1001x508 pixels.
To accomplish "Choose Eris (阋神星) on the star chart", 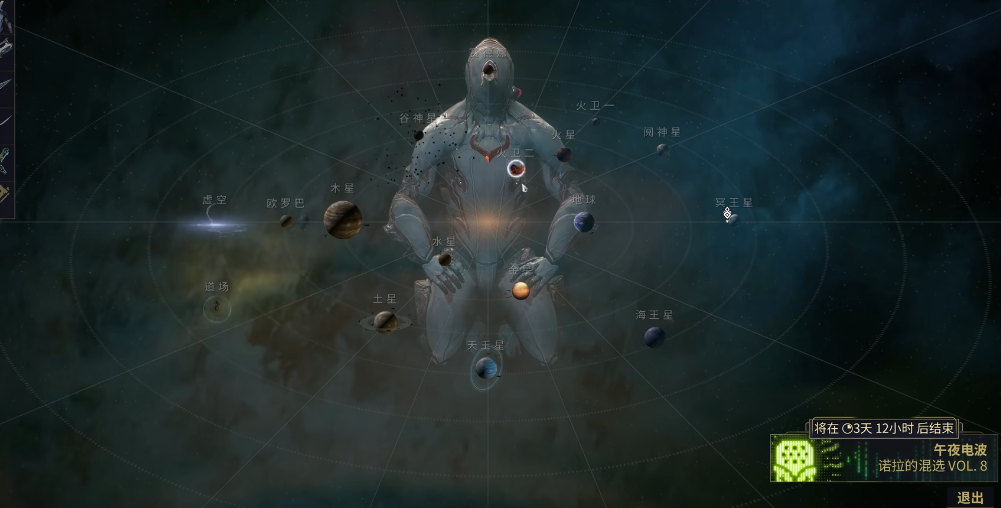I will click(661, 149).
